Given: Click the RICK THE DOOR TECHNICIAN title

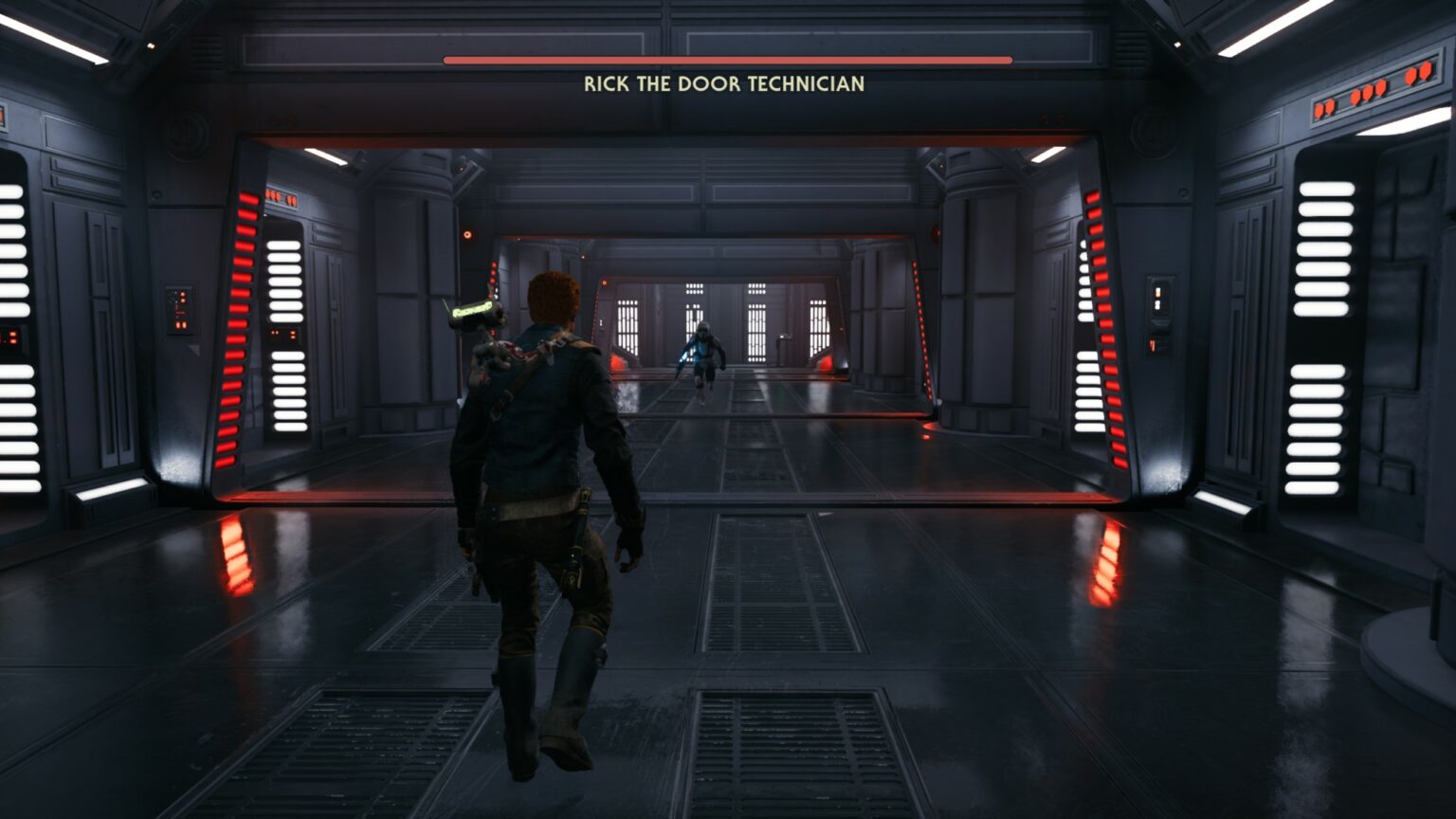Looking at the screenshot, I should [725, 83].
